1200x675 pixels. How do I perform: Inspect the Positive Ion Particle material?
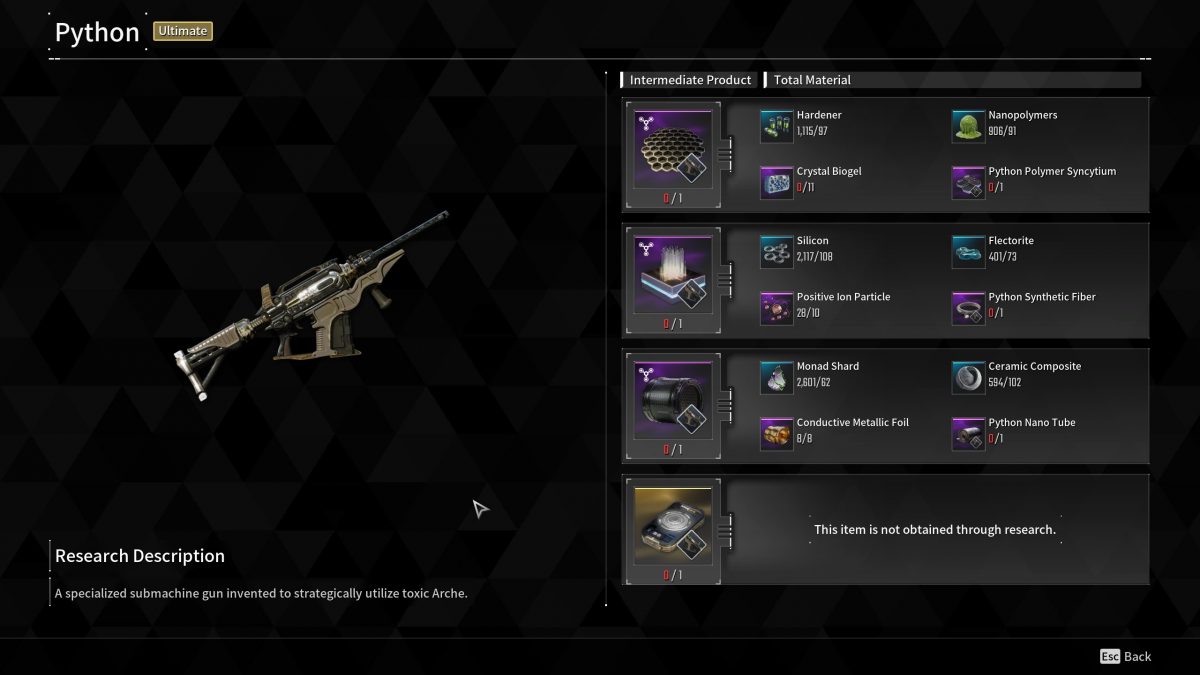click(x=776, y=307)
